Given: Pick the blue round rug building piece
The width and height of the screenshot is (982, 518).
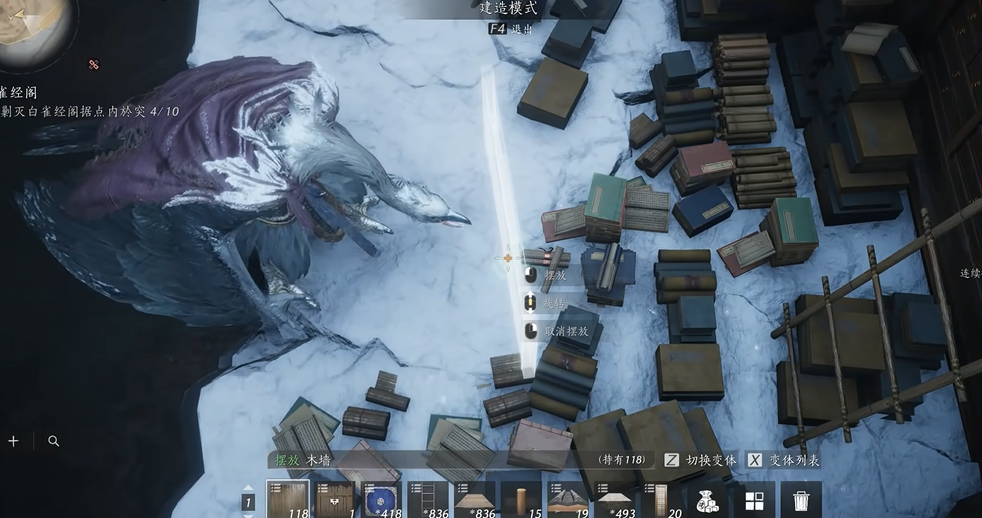Looking at the screenshot, I should click(x=381, y=498).
